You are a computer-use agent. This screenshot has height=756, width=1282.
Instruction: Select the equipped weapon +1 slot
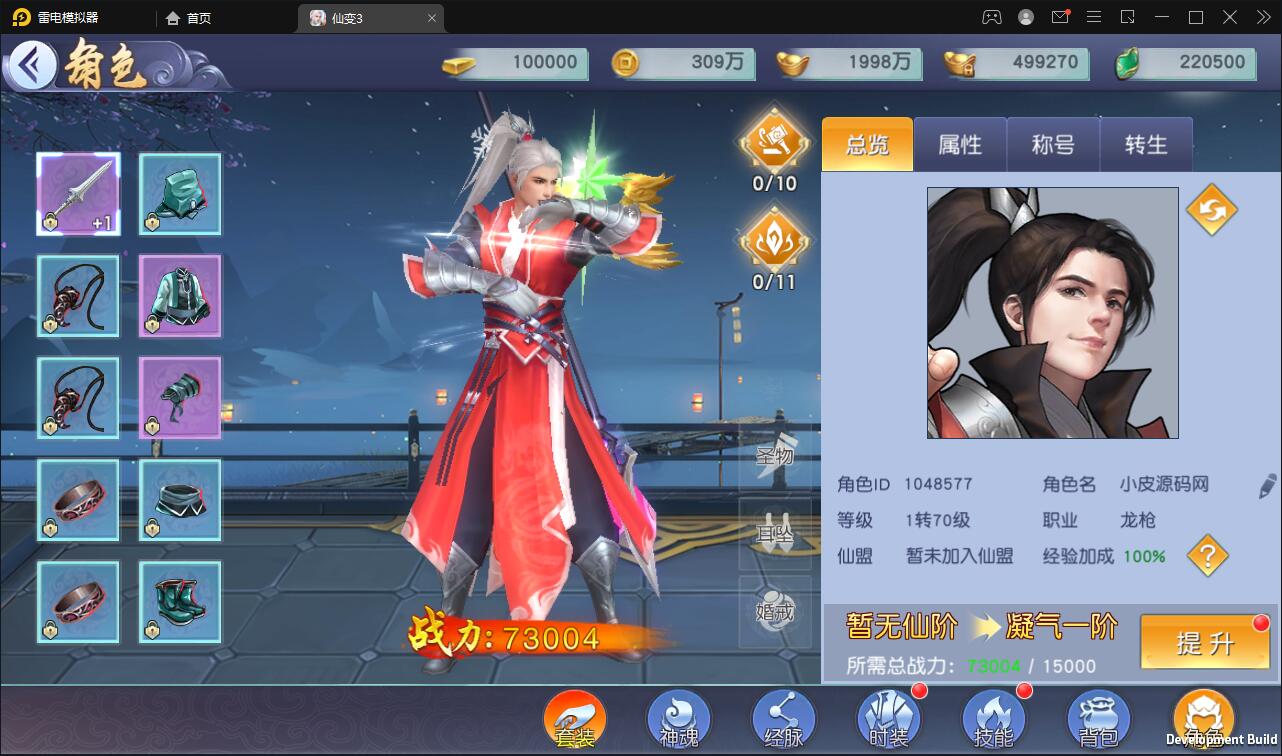(x=78, y=194)
